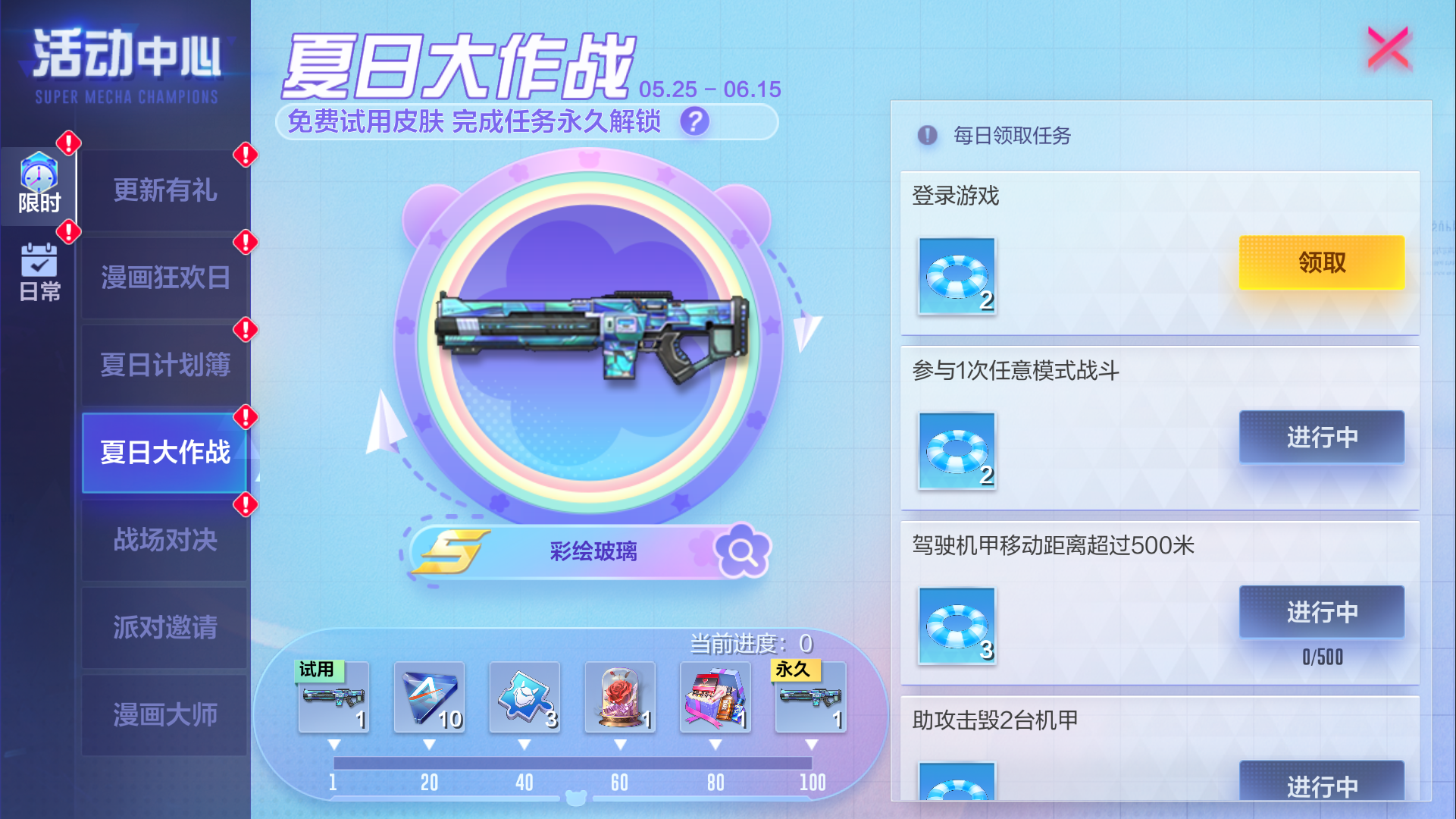Screen dimensions: 1456x819
Task: Click the rose dome reward at progress 60
Action: tap(619, 698)
